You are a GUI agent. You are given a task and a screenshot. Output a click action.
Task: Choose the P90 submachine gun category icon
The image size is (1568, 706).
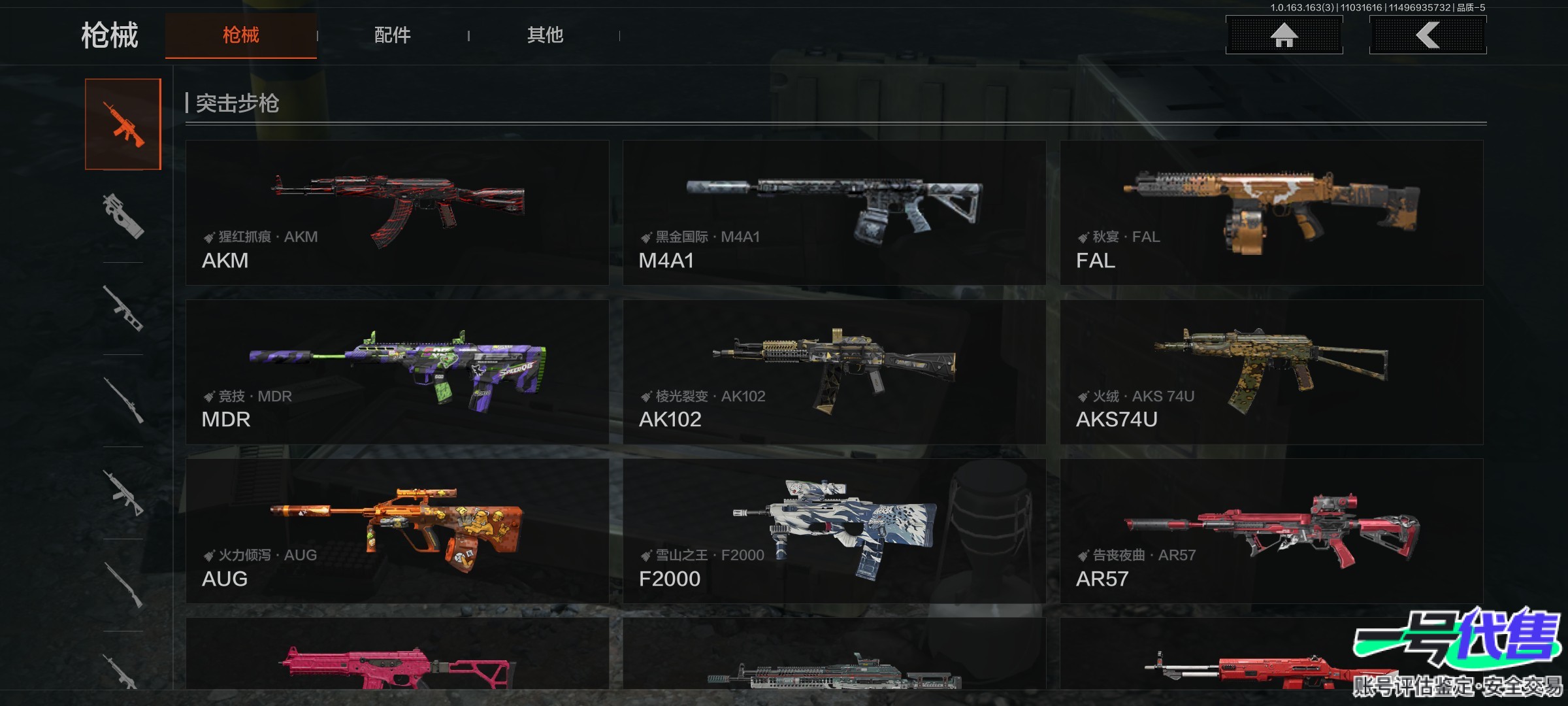(123, 216)
